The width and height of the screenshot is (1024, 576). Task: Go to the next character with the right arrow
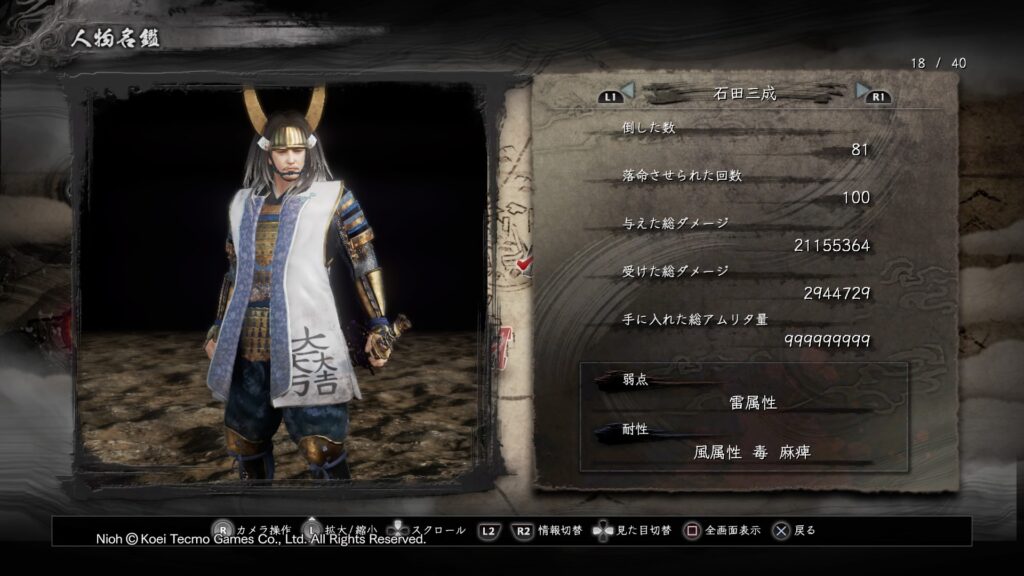(863, 92)
